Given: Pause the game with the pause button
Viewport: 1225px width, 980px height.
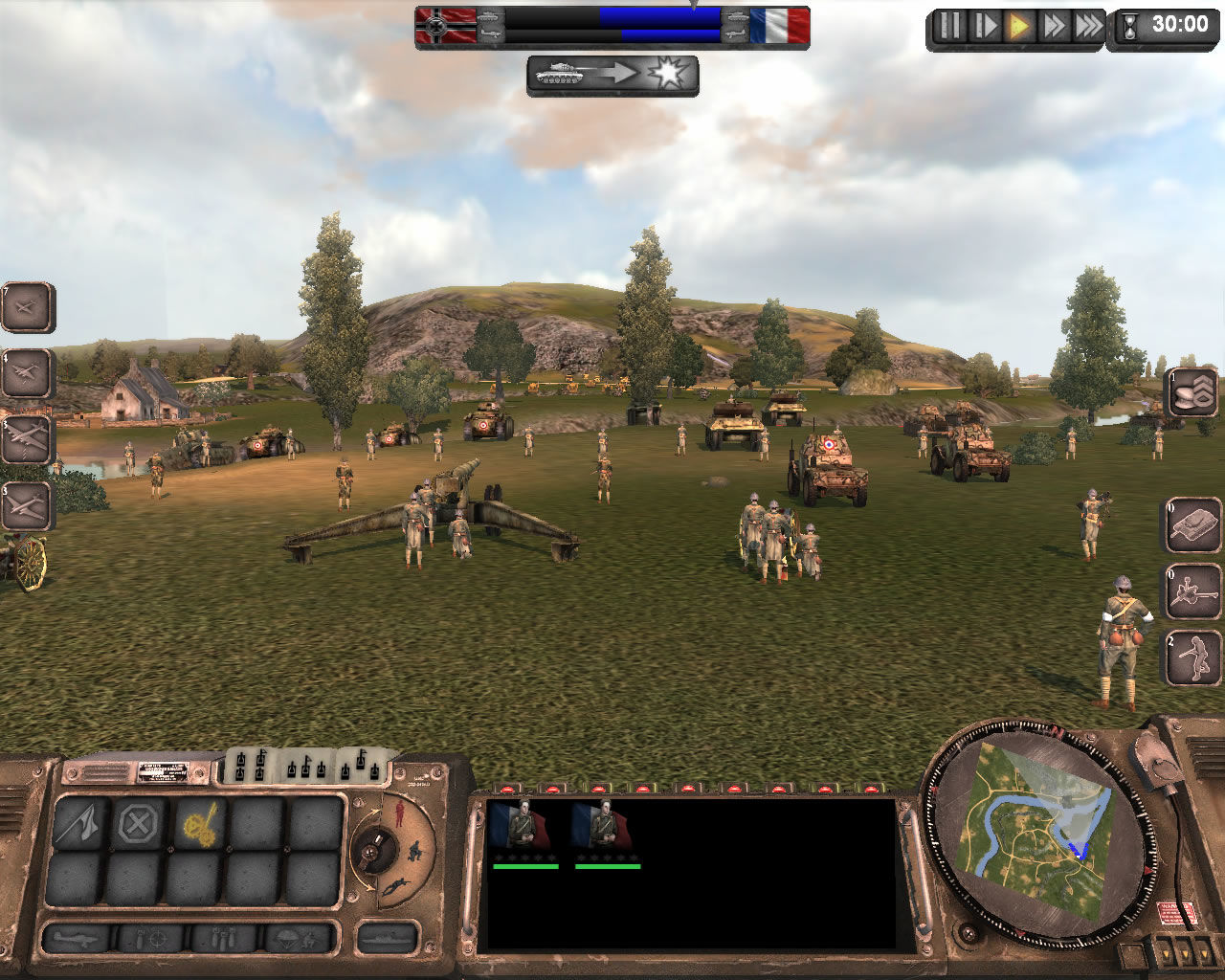Looking at the screenshot, I should click(x=950, y=26).
